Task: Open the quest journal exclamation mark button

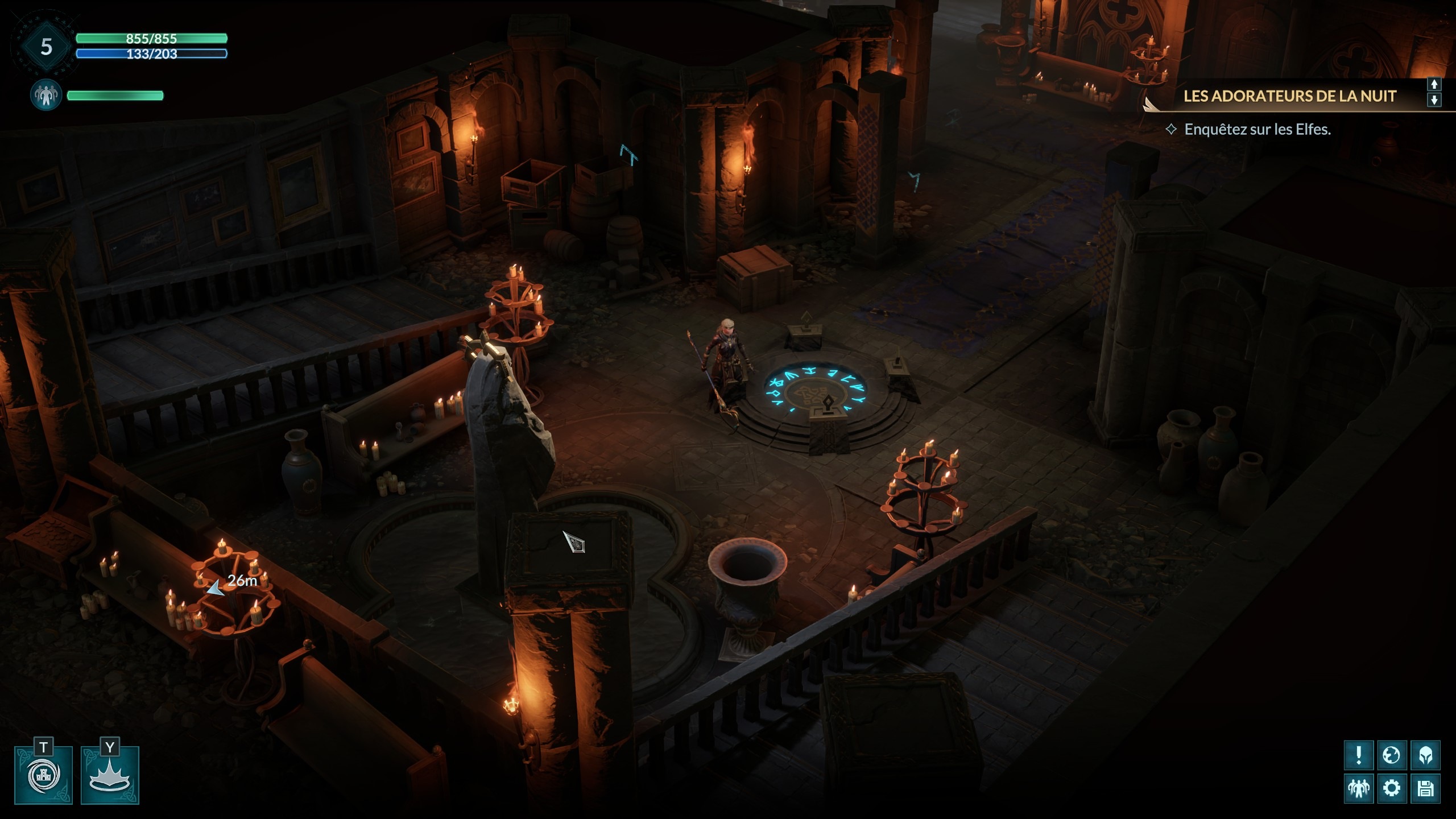Action: [1359, 755]
